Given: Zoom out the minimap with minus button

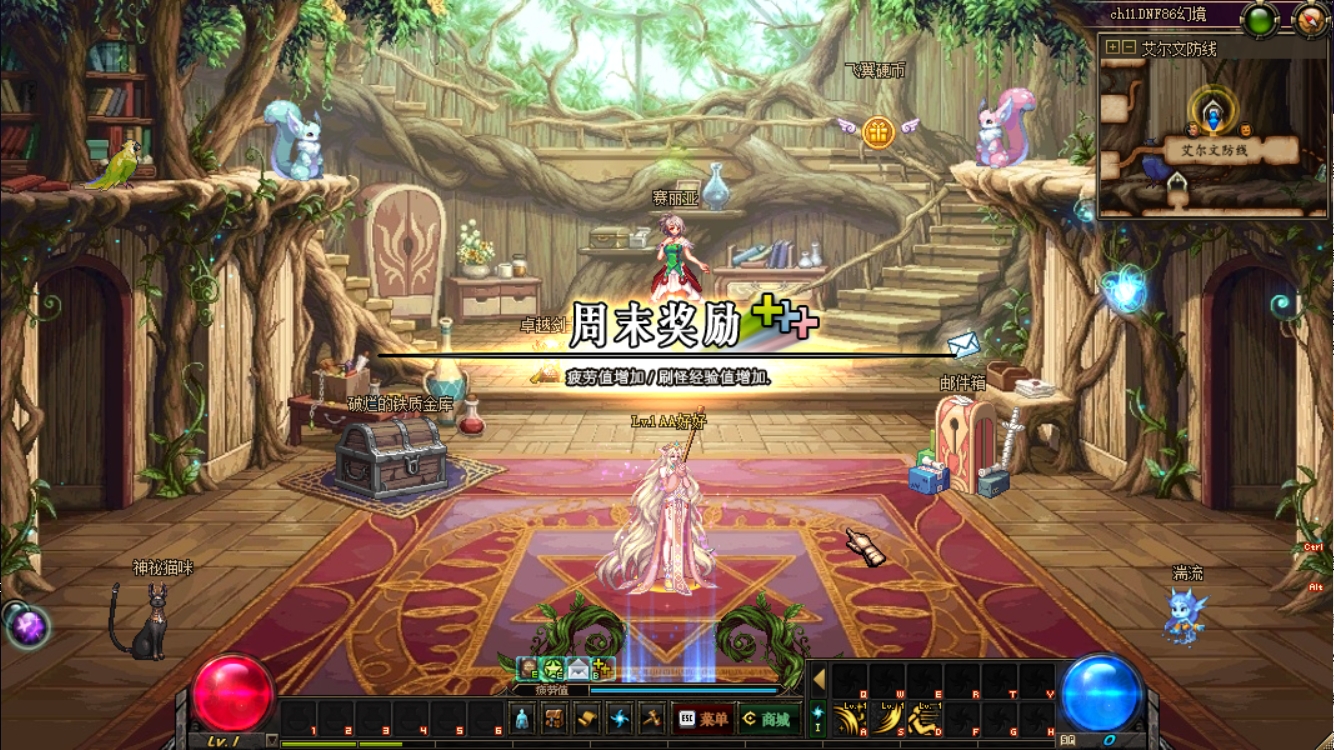Looking at the screenshot, I should [1128, 47].
